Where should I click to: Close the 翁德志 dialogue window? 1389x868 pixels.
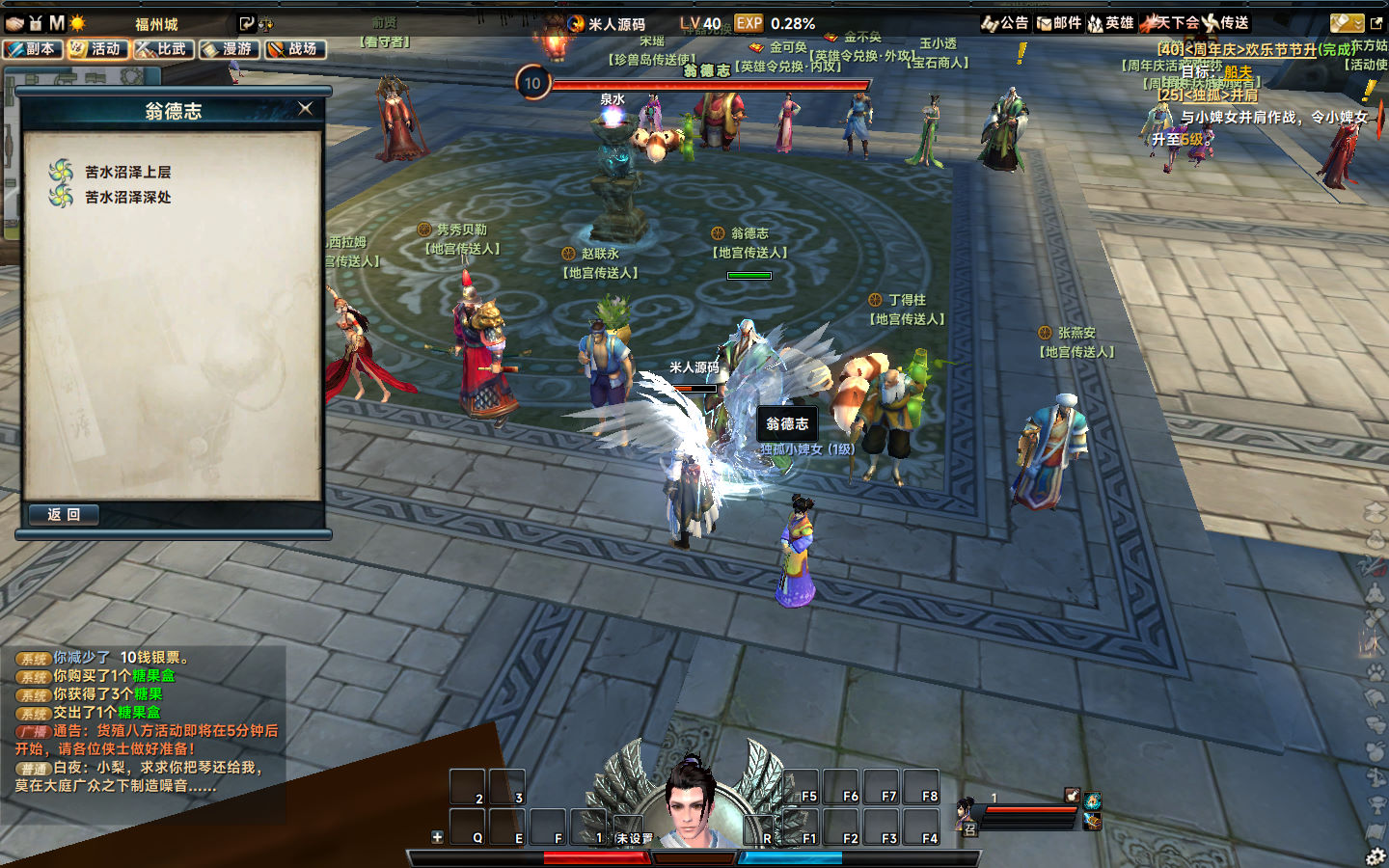click(306, 109)
